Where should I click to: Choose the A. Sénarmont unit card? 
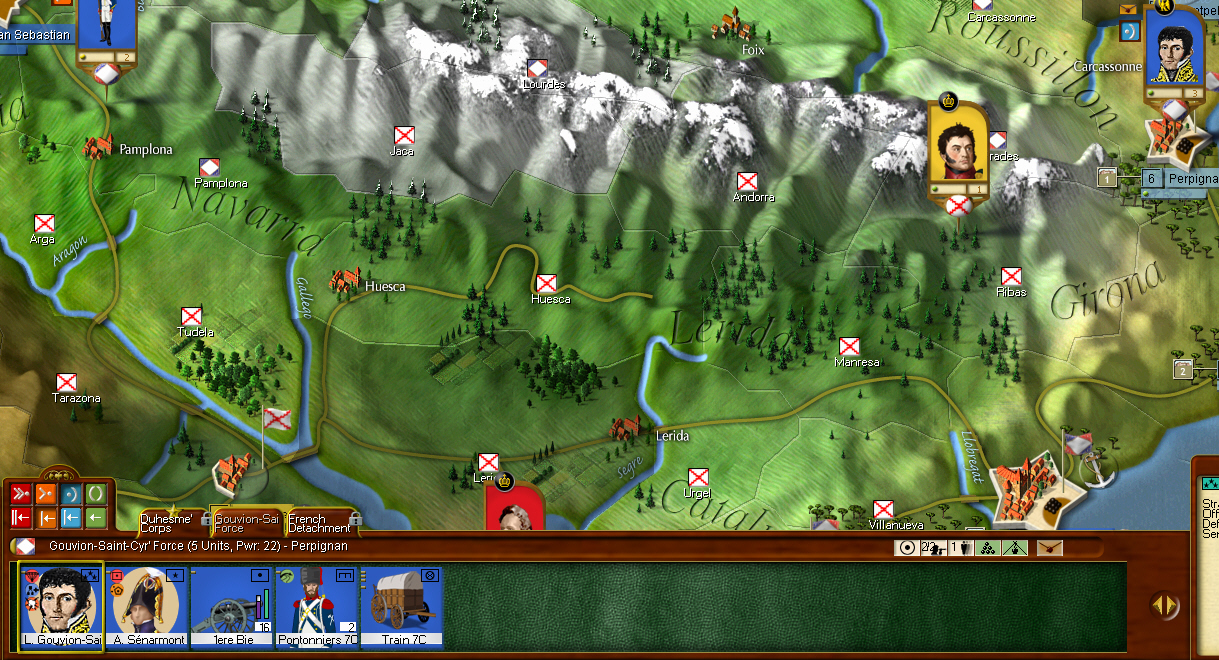pos(146,606)
